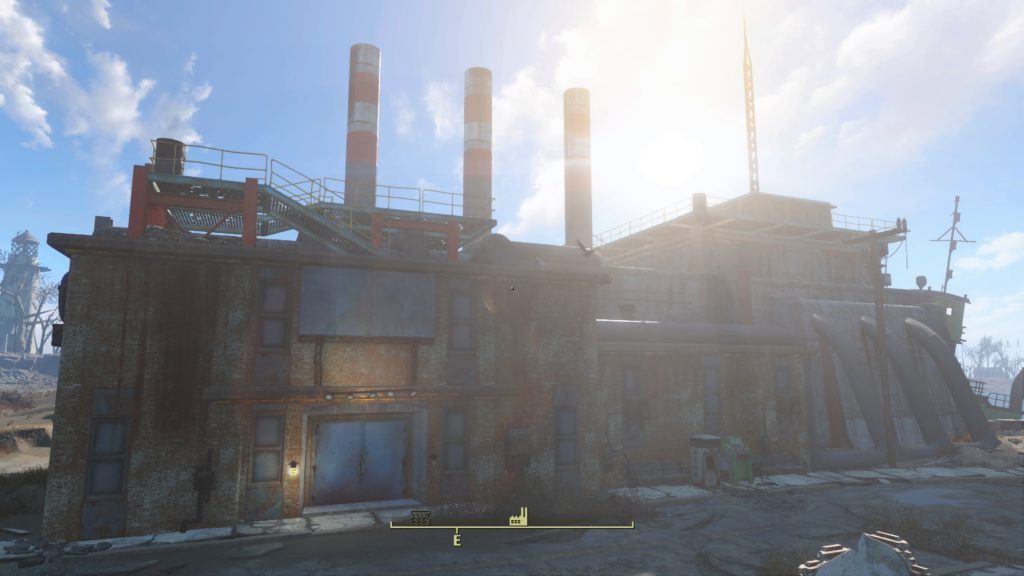Click the East heading letter on the compass
This screenshot has height=576, width=1024.
click(457, 540)
